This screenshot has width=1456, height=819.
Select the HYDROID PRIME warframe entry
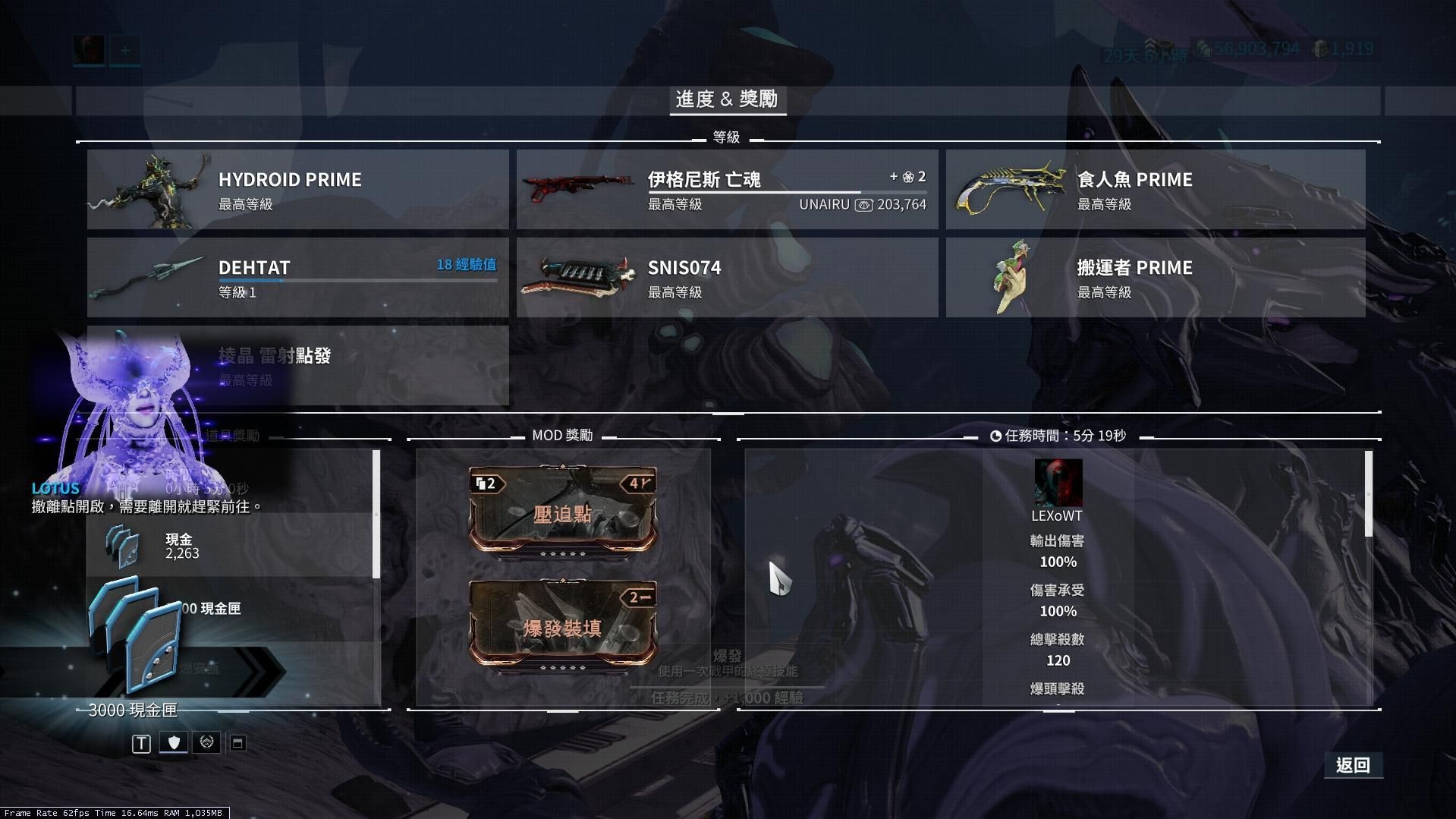tap(297, 188)
